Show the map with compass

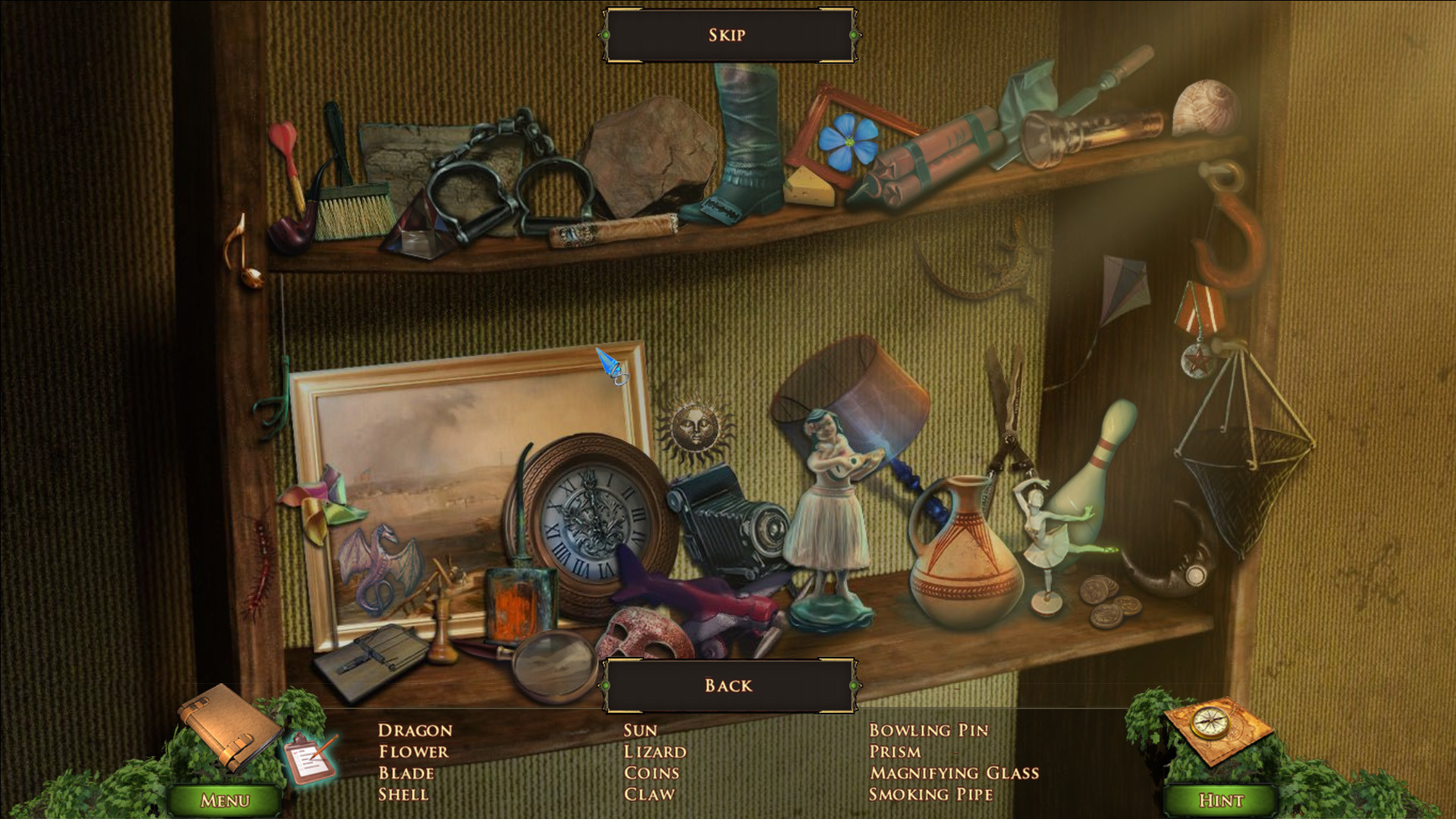point(1216,728)
